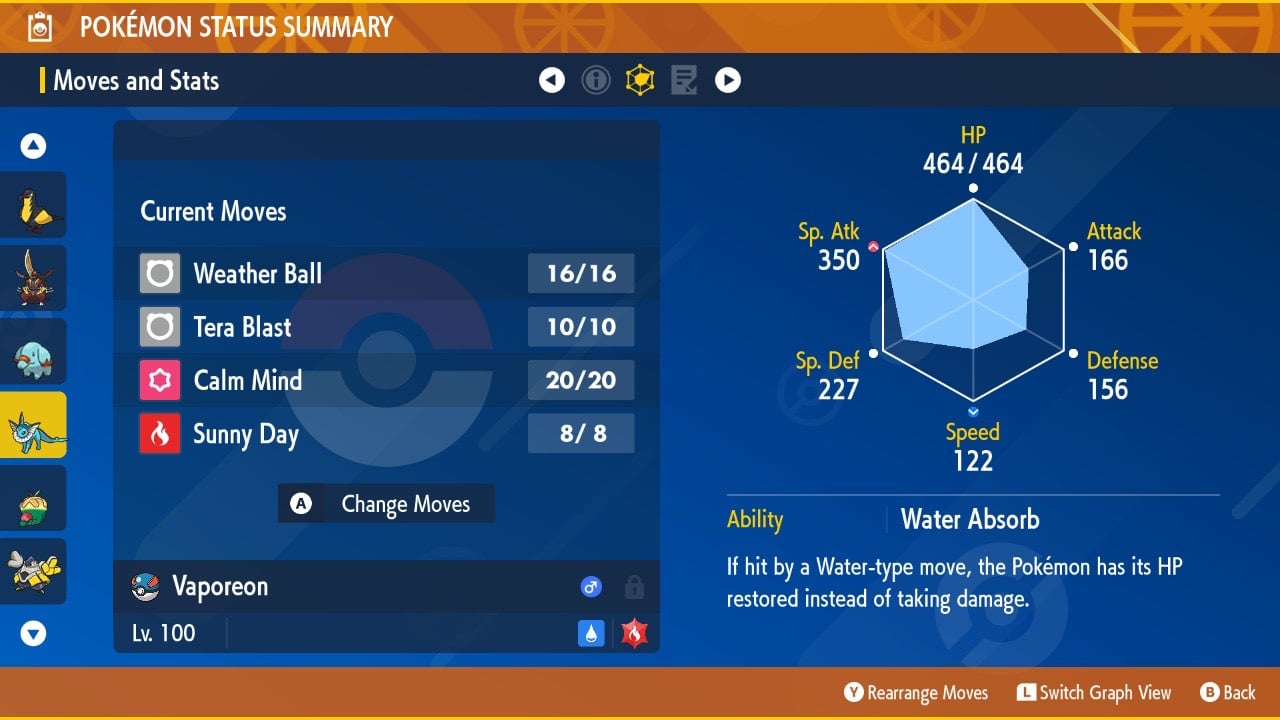The image size is (1280, 720).
Task: Click Weather Ball's gray move type icon
Action: [x=160, y=273]
